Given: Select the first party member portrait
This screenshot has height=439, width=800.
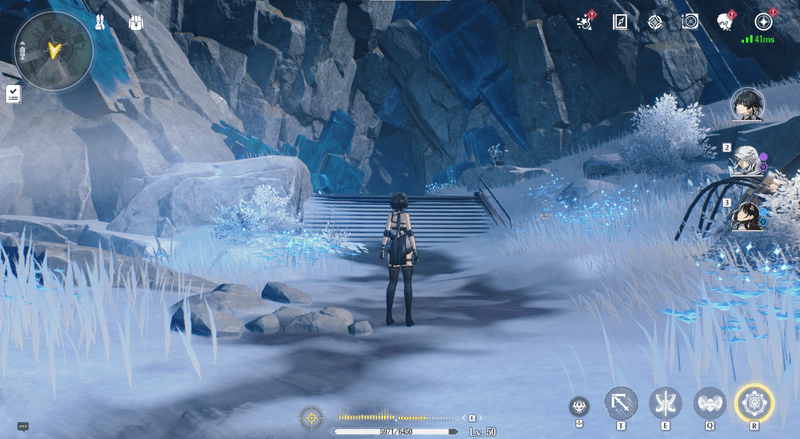Looking at the screenshot, I should click(746, 103).
